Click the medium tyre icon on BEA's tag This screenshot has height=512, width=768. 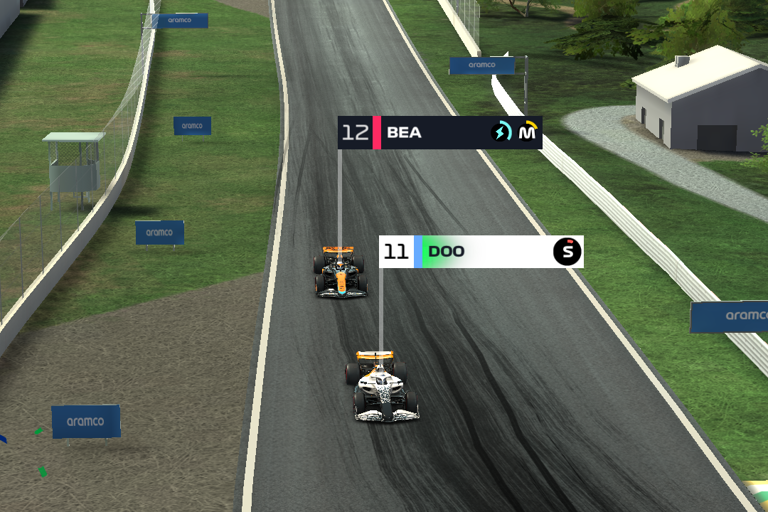click(x=527, y=132)
